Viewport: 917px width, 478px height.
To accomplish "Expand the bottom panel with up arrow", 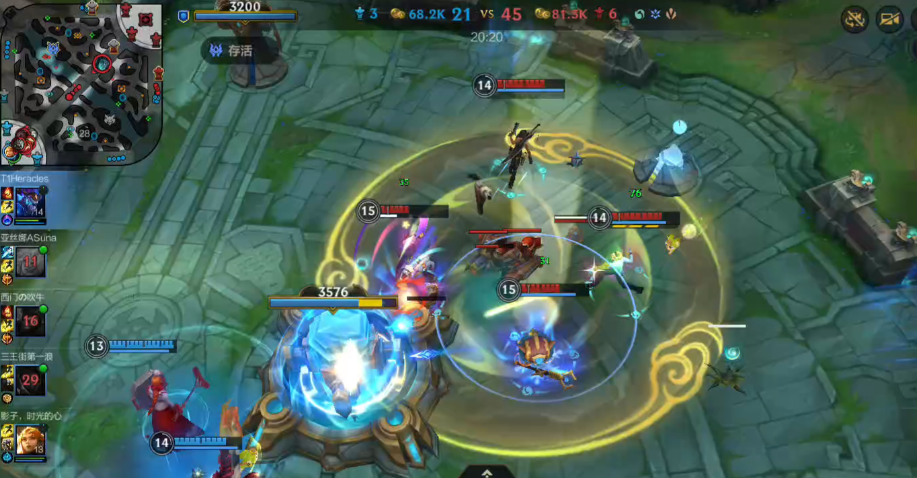I will (486, 472).
